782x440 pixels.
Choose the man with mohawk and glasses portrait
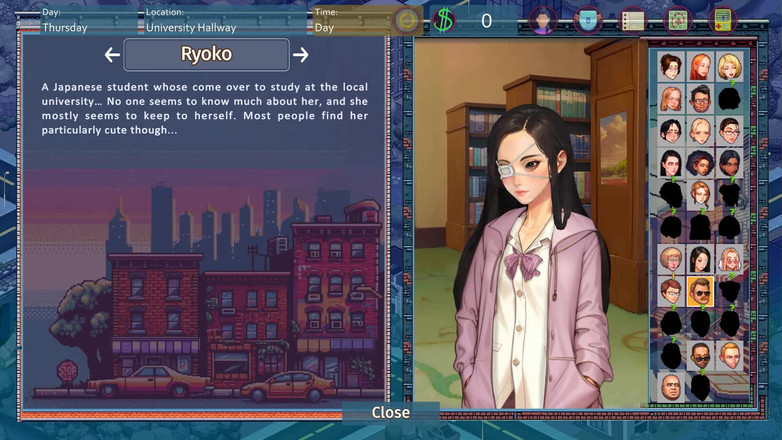pos(700,99)
